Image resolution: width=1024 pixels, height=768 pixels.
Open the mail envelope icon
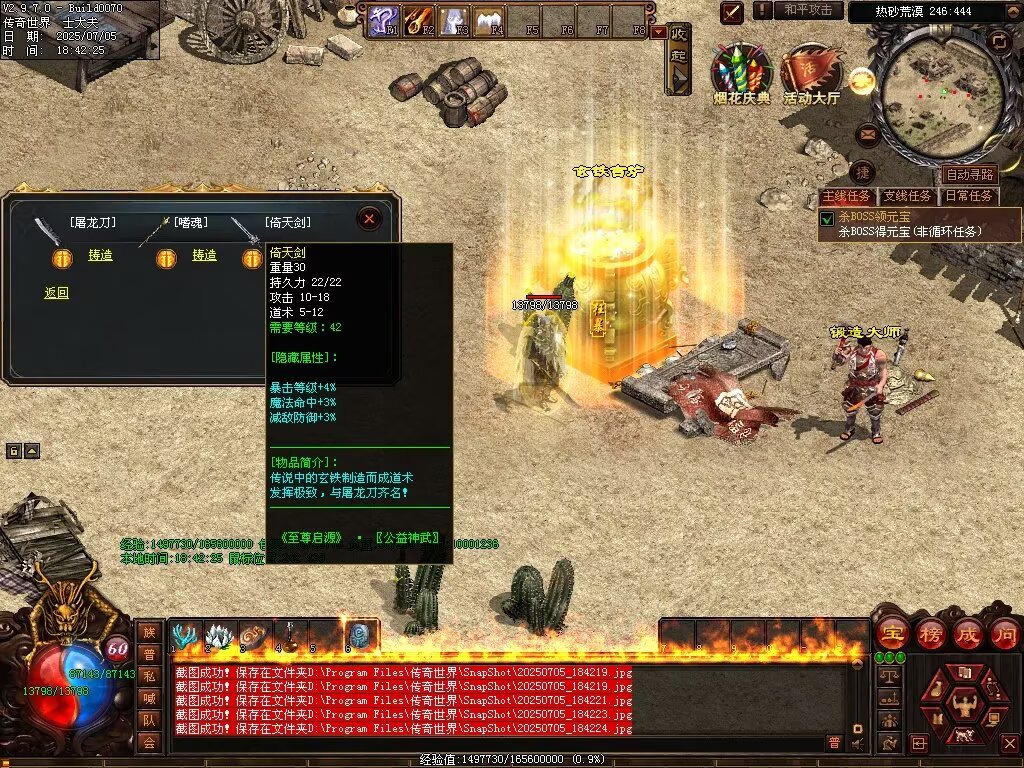(x=866, y=134)
